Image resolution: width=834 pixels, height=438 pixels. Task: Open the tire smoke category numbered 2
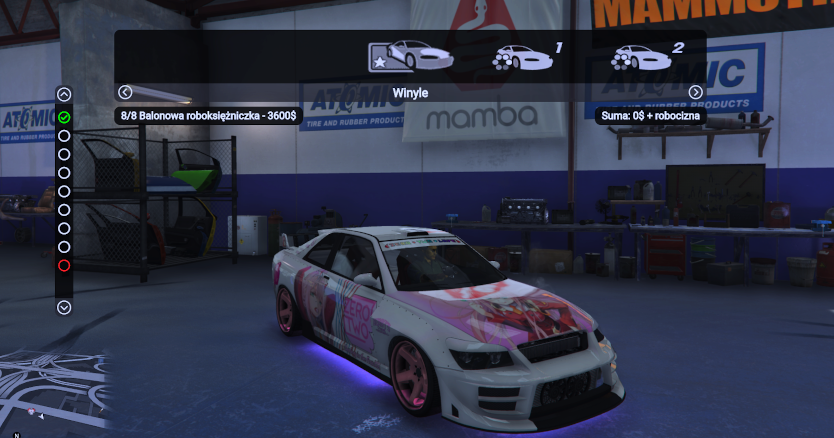pyautogui.click(x=645, y=57)
